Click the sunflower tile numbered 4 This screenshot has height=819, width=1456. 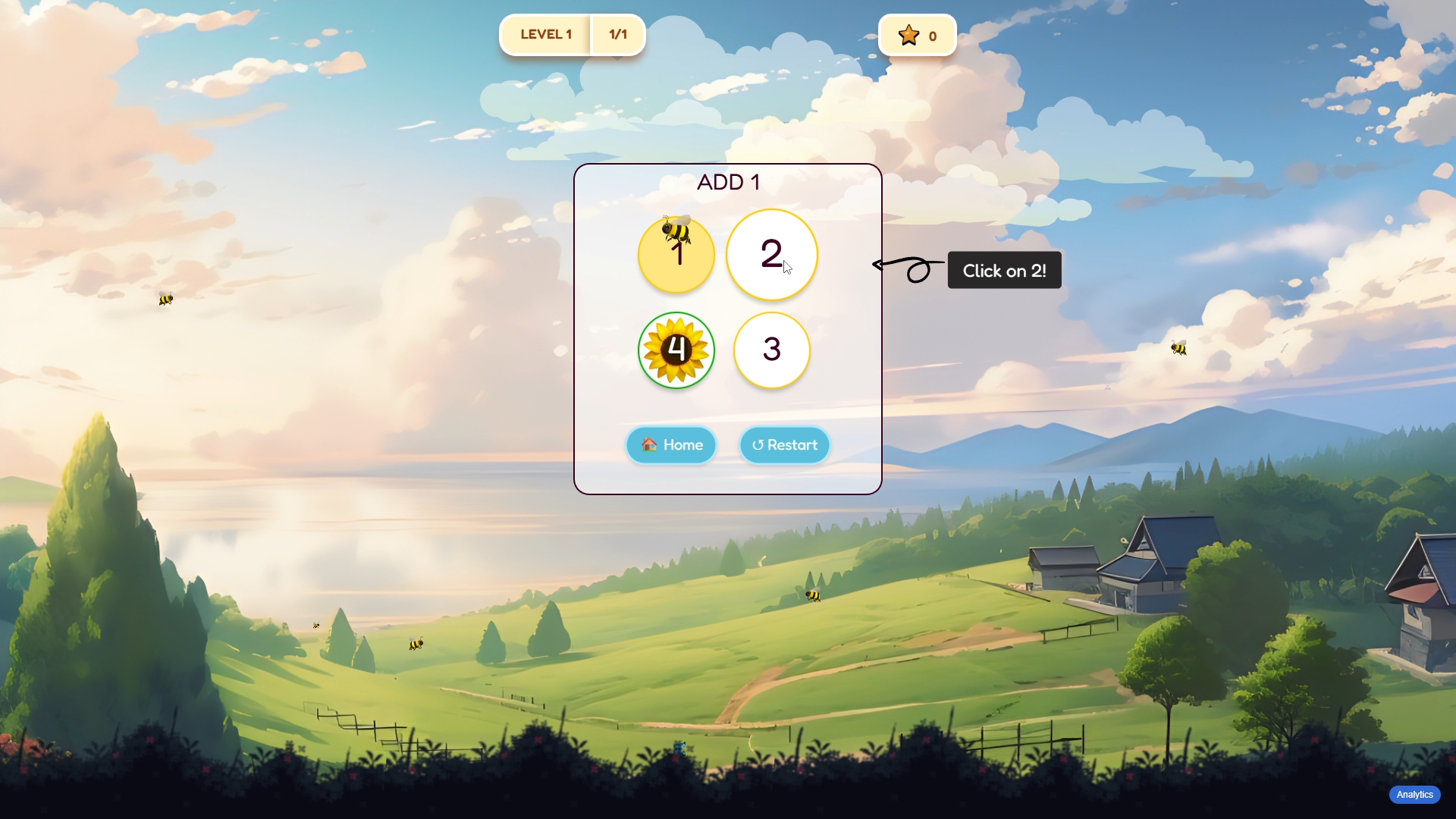(676, 350)
